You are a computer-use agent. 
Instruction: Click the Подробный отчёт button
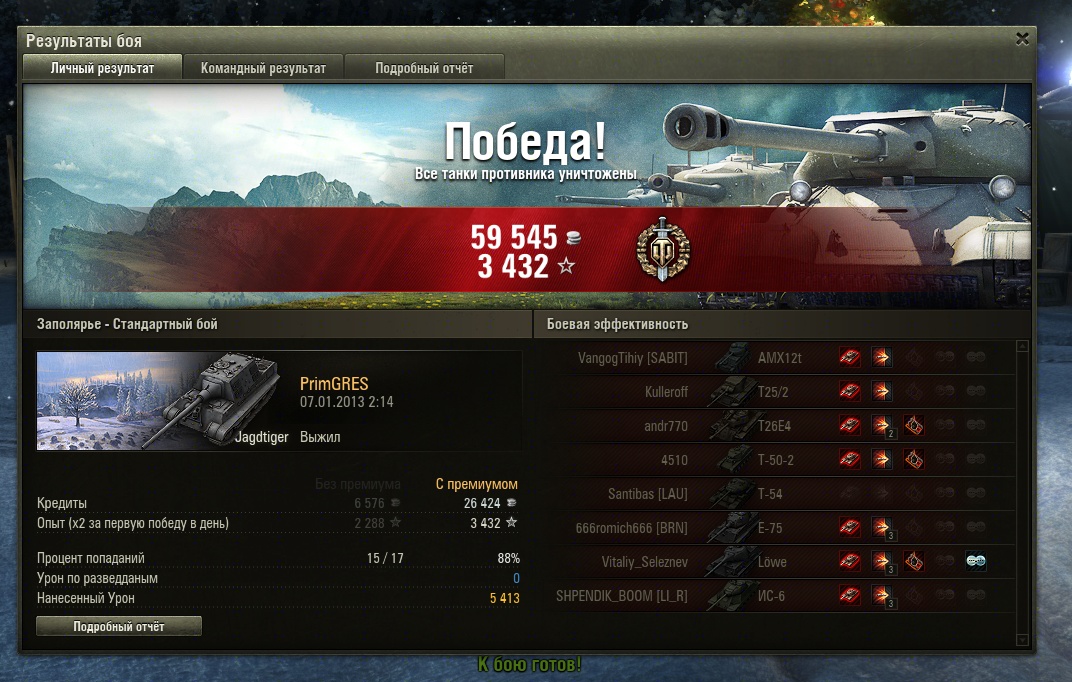(x=119, y=627)
